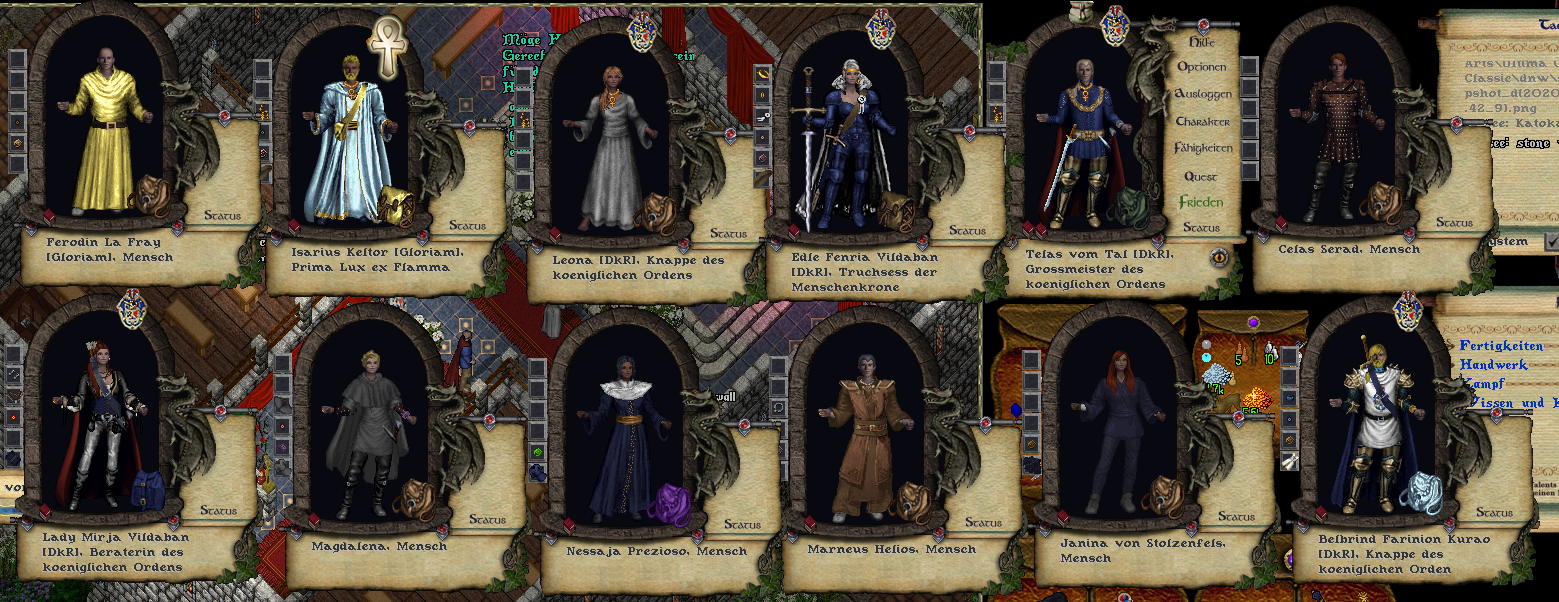The width and height of the screenshot is (1559, 602).
Task: Open Isarius Keltor's Status
Action: [x=467, y=226]
